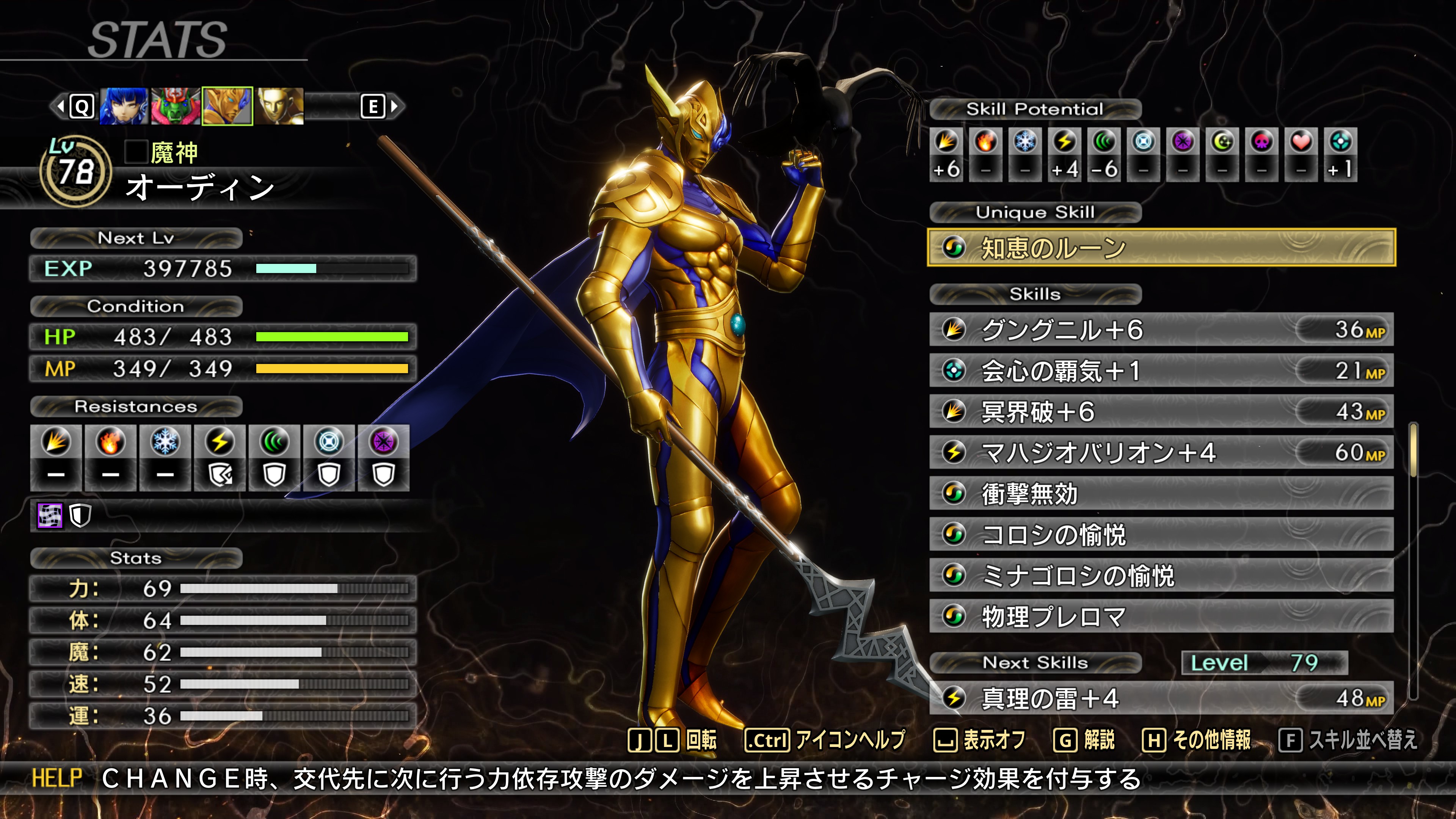1456x819 pixels.
Task: Switch to the blue-haired character portrait
Action: pyautogui.click(x=124, y=106)
